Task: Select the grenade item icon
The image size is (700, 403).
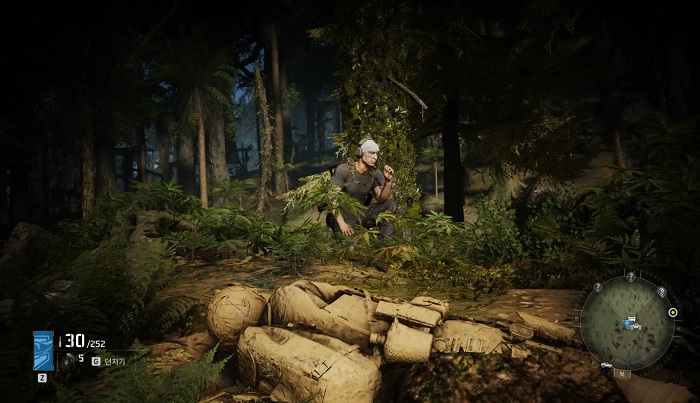Action: pyautogui.click(x=66, y=358)
